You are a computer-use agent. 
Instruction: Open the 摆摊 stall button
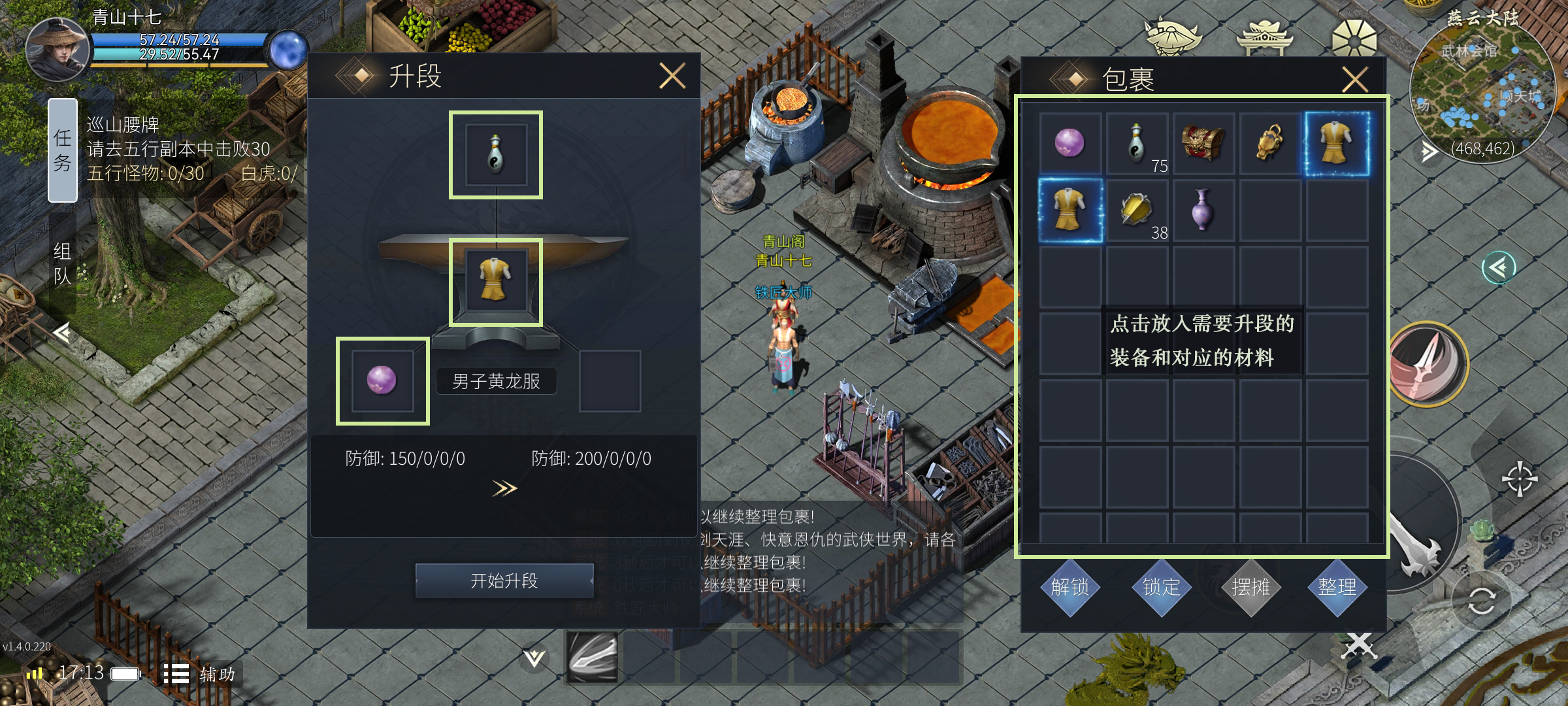(1250, 587)
